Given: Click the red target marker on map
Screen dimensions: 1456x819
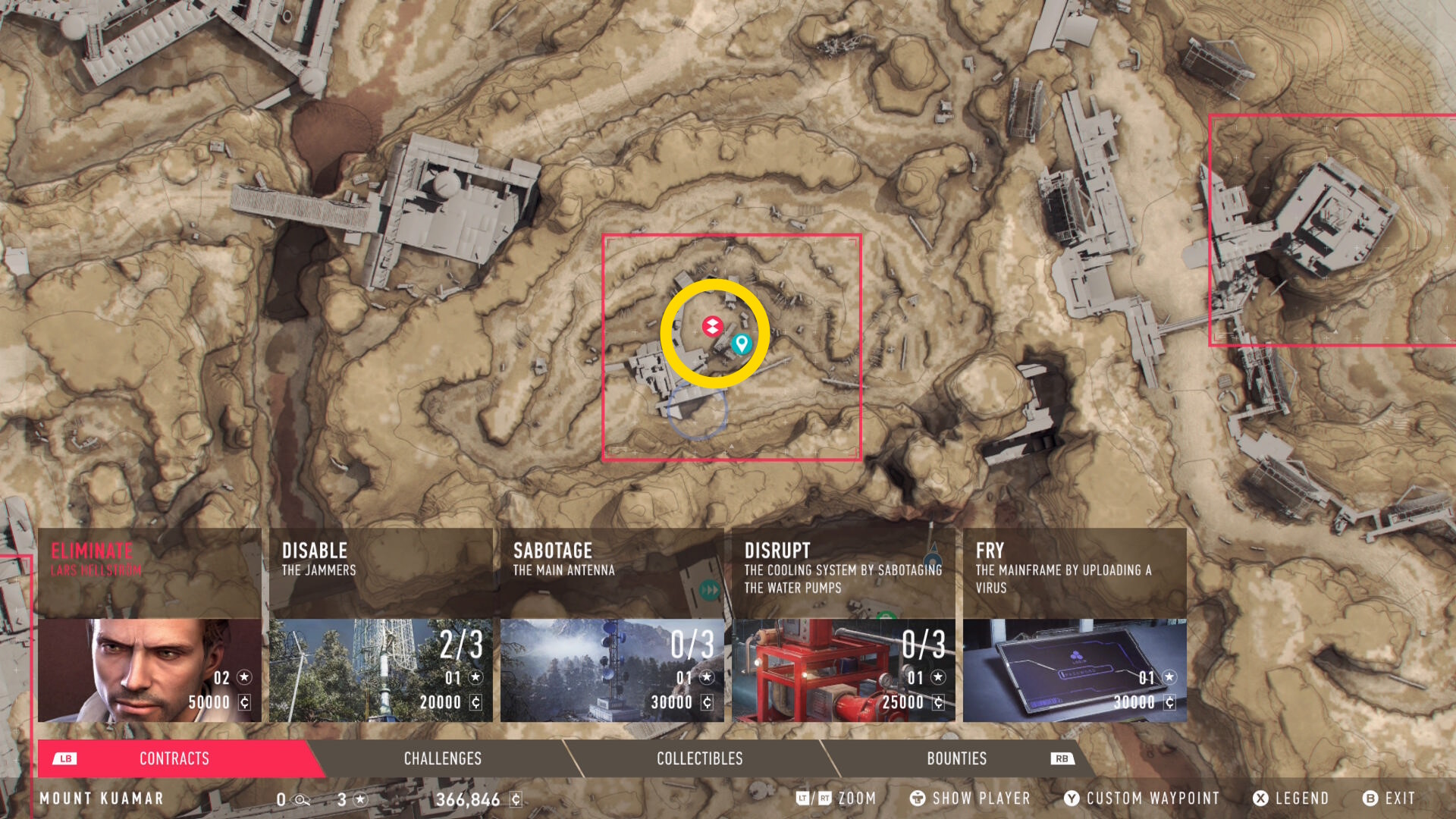Looking at the screenshot, I should pyautogui.click(x=712, y=327).
